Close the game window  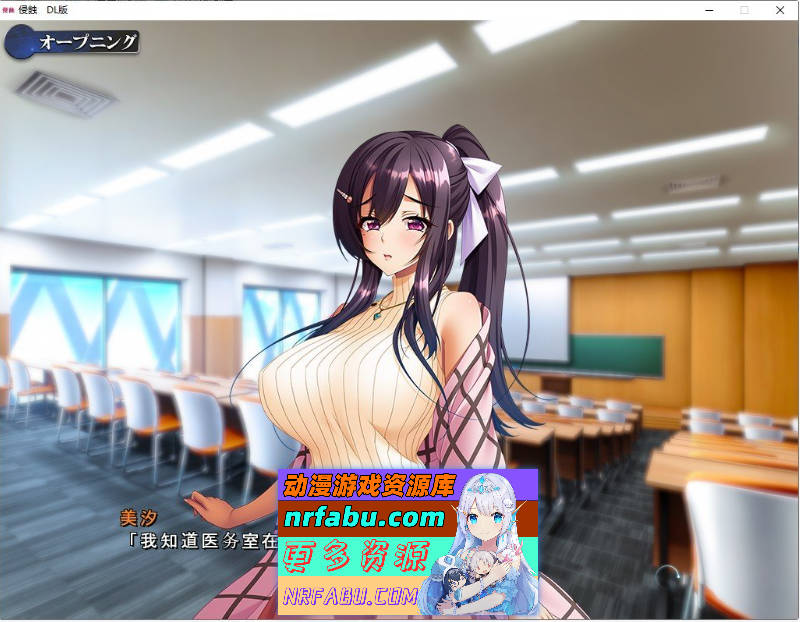coord(779,9)
